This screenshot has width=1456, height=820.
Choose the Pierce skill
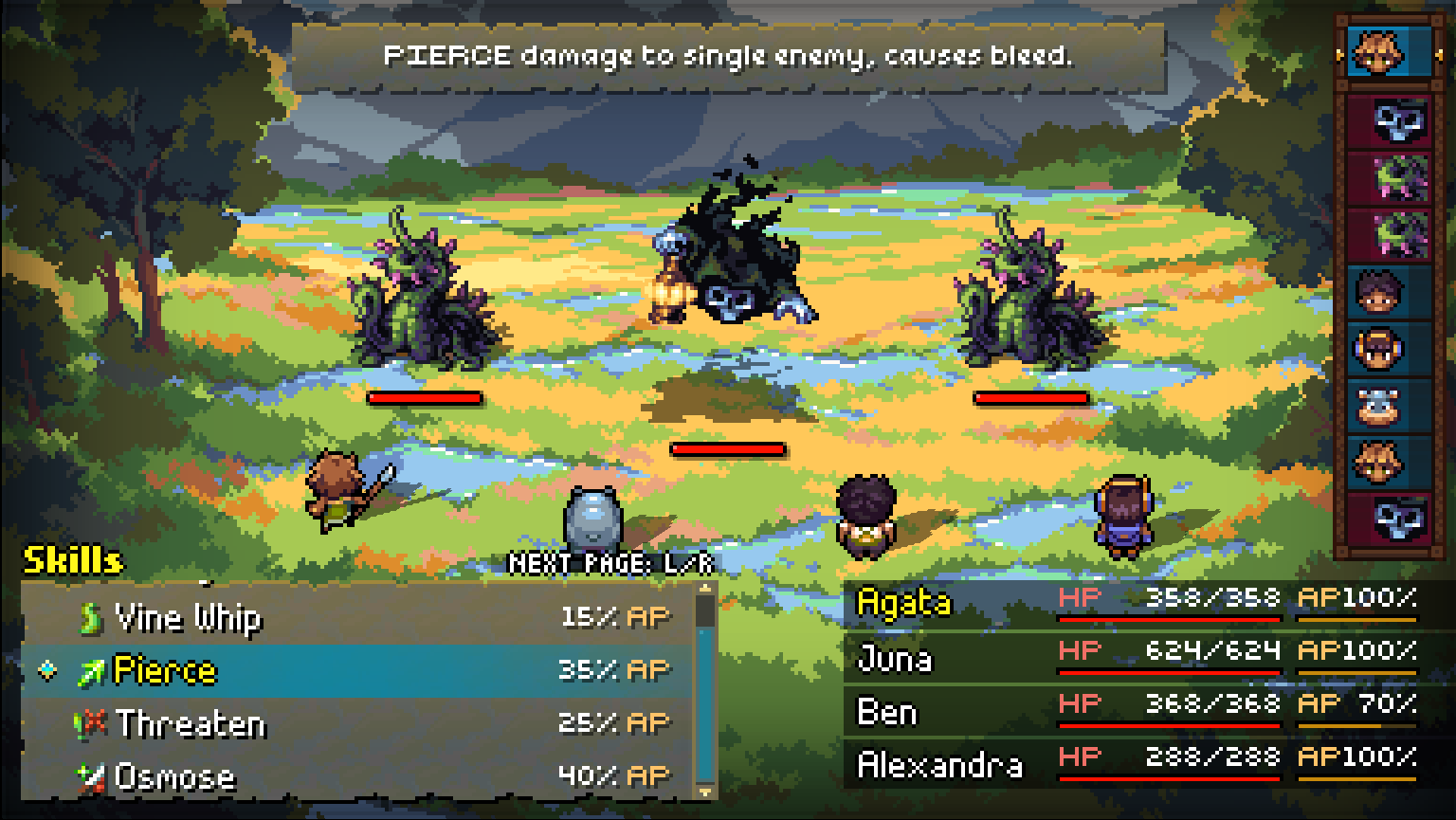356,671
